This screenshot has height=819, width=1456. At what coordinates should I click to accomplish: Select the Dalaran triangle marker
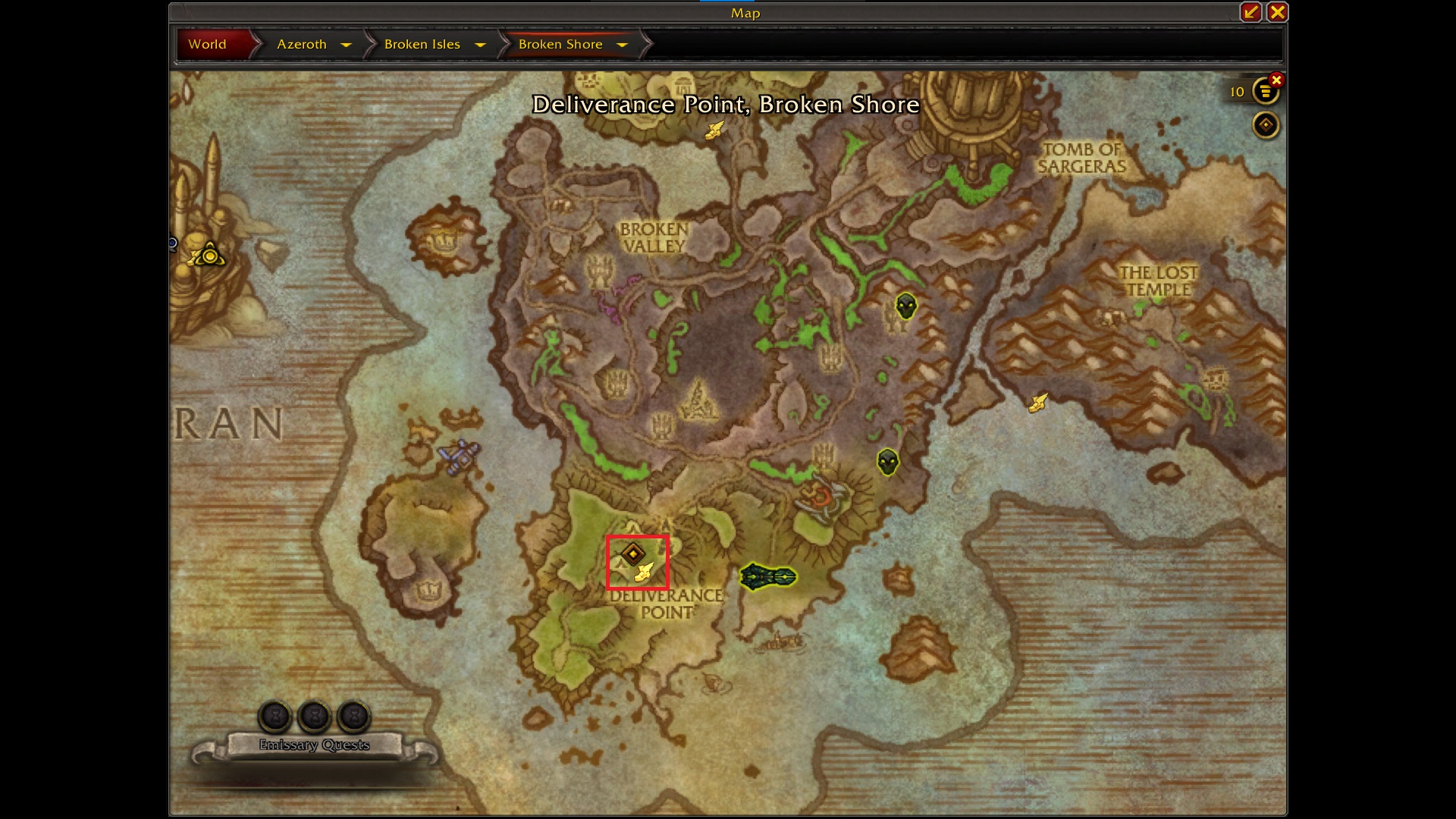209,256
